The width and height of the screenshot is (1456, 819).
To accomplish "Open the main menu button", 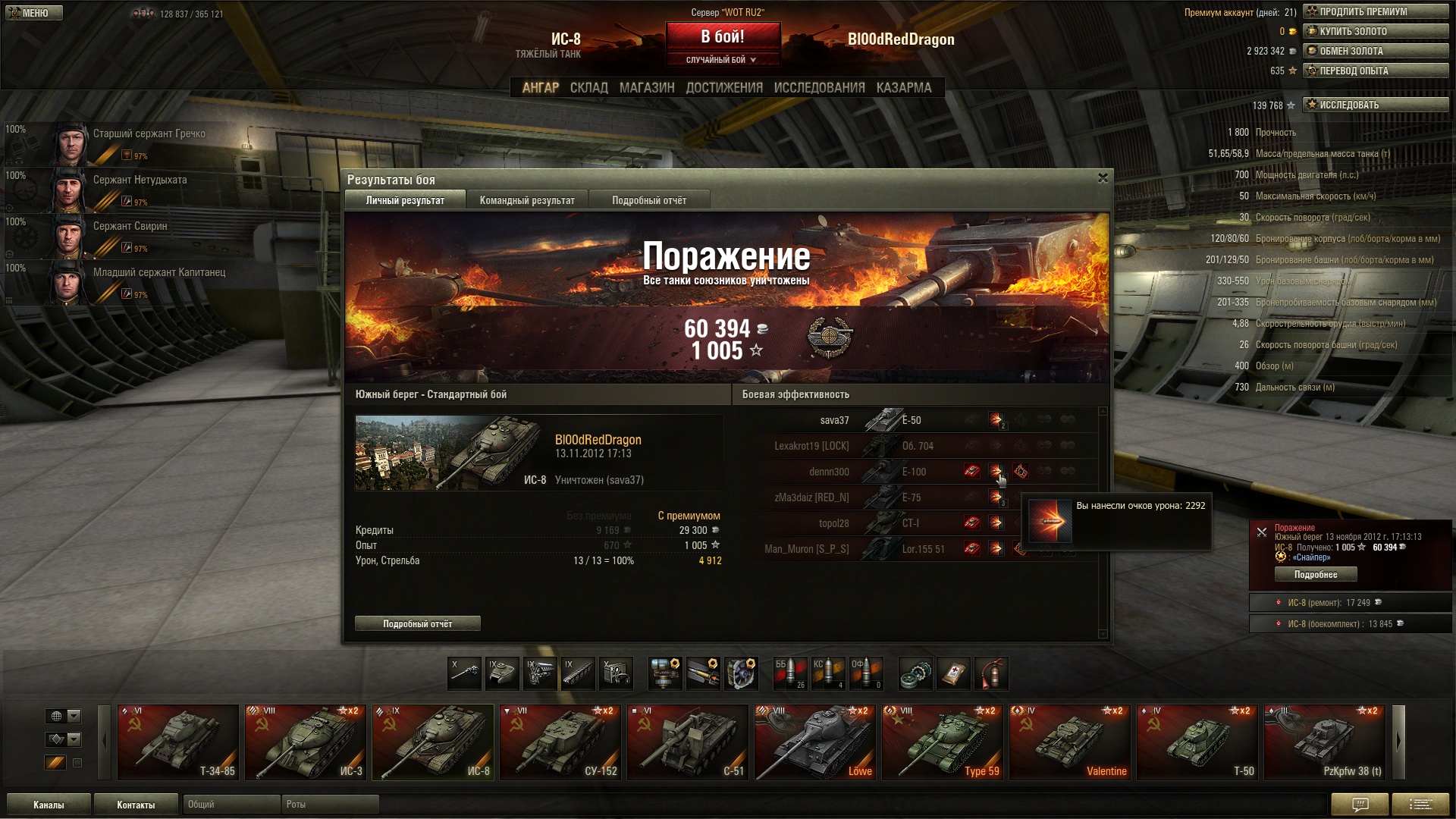I will click(x=34, y=13).
